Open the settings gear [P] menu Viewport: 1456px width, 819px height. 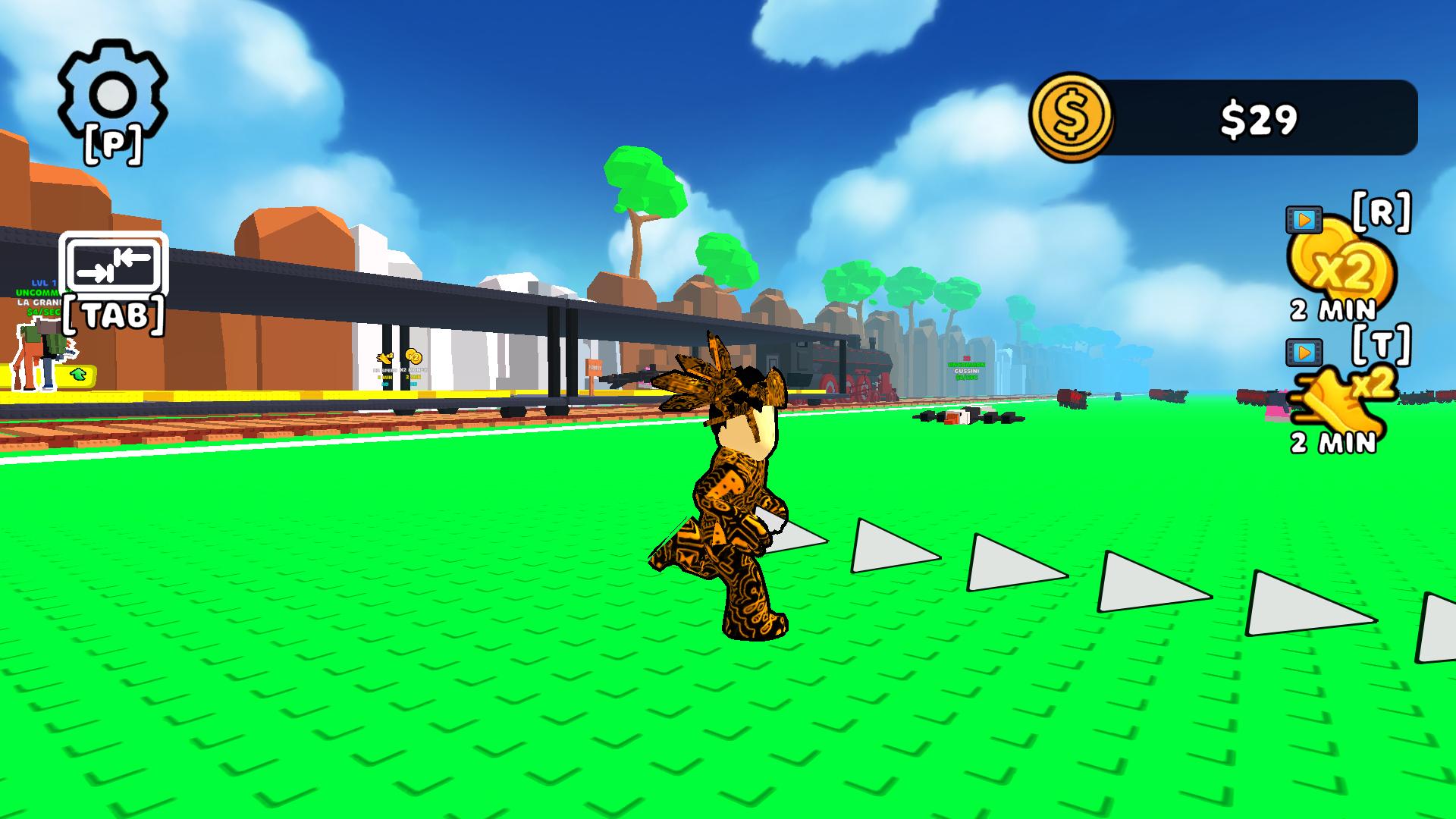pos(111,93)
